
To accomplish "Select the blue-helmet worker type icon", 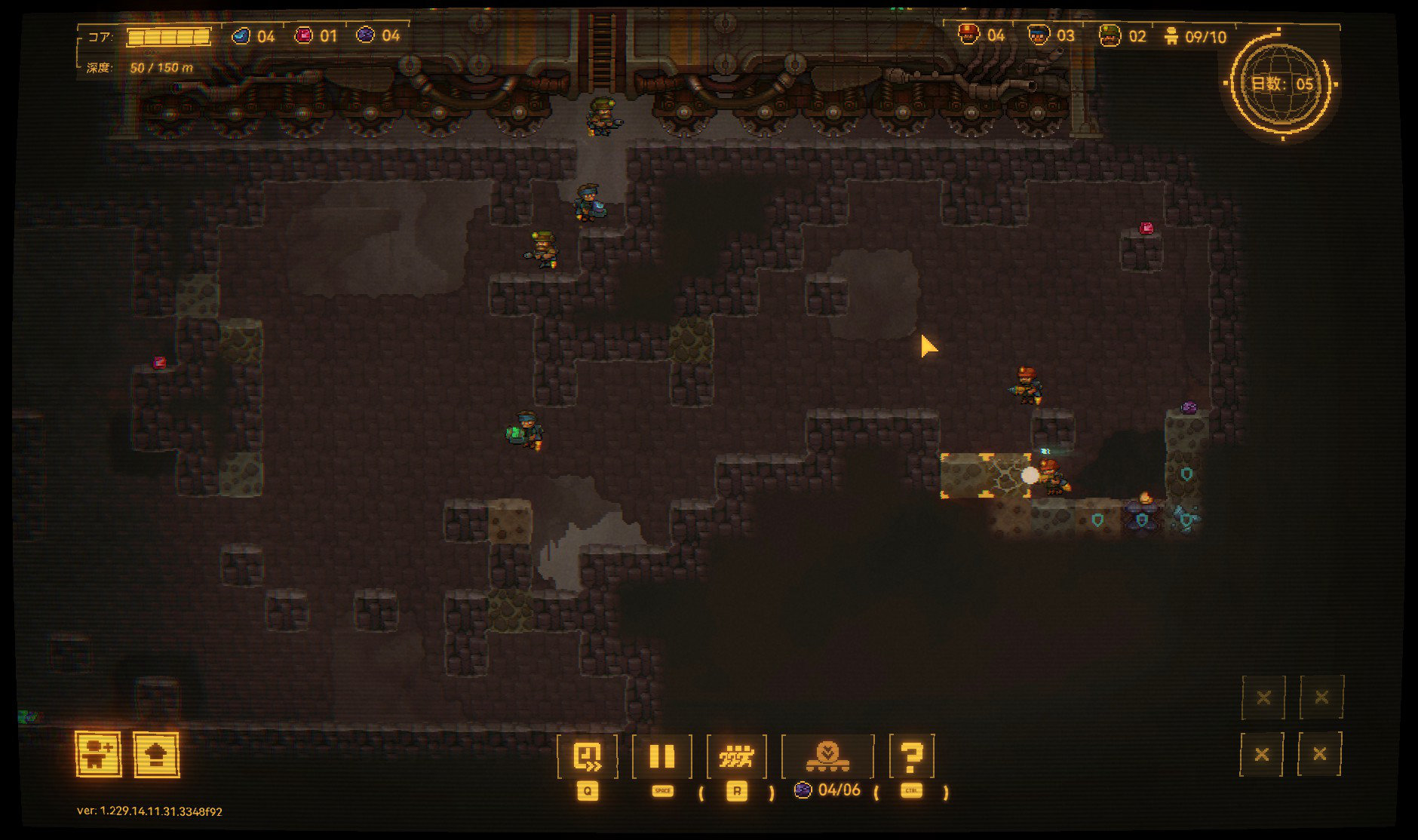I will [x=1039, y=35].
